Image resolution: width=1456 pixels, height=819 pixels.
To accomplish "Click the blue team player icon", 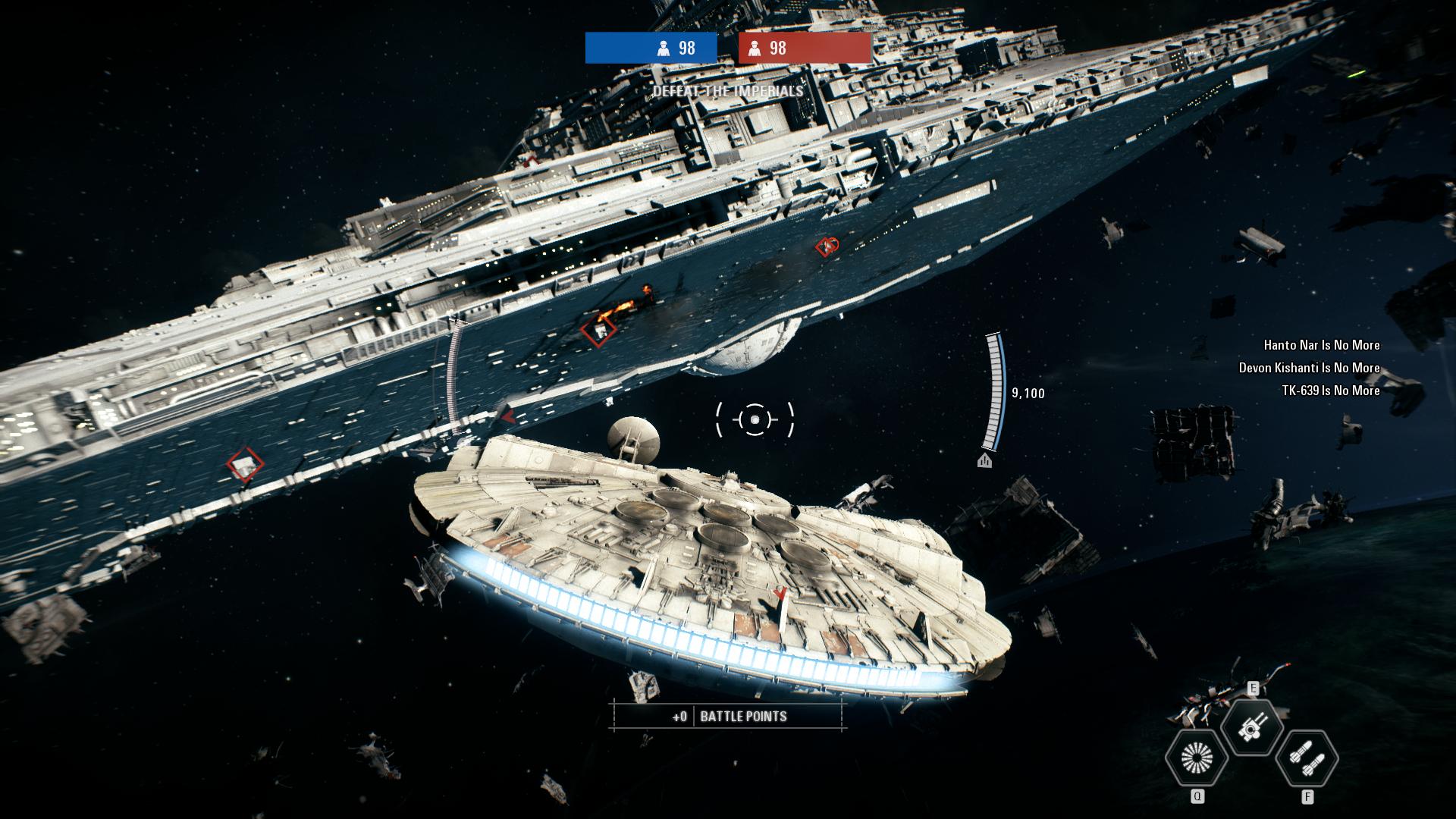I will [x=662, y=47].
